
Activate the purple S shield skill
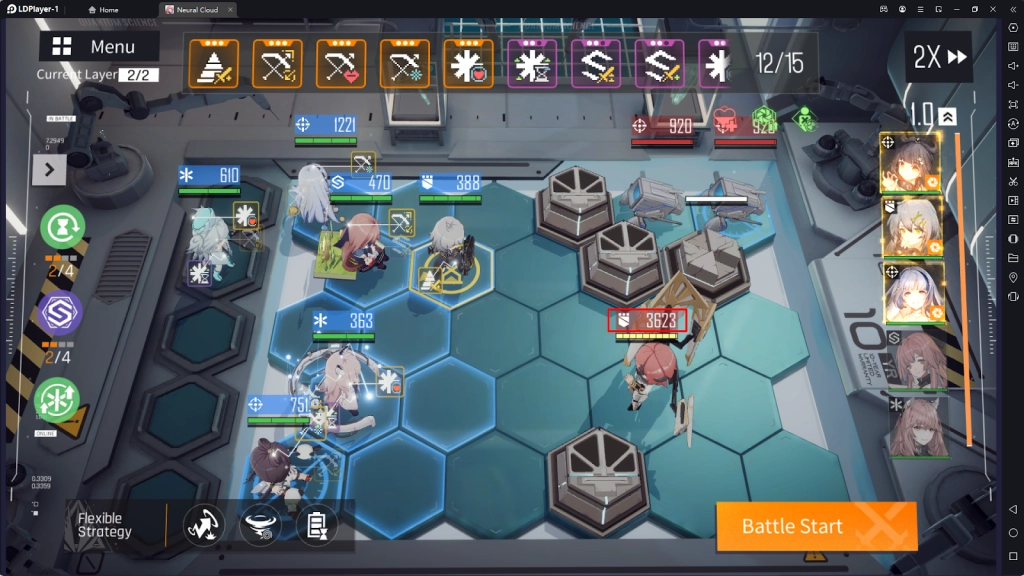60,313
